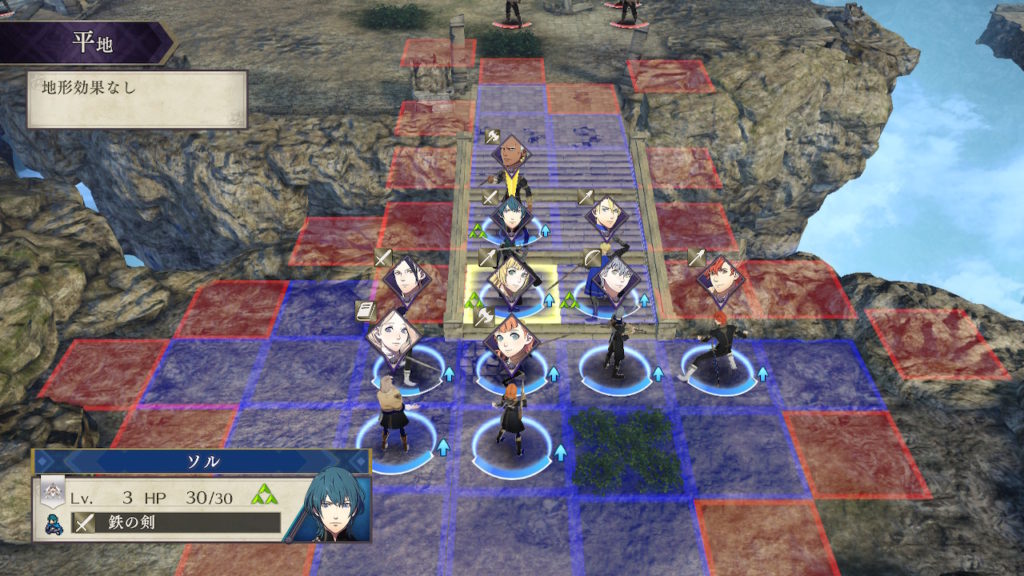
Task: Pick the red-haired lance unit's portrait
Action: click(720, 278)
